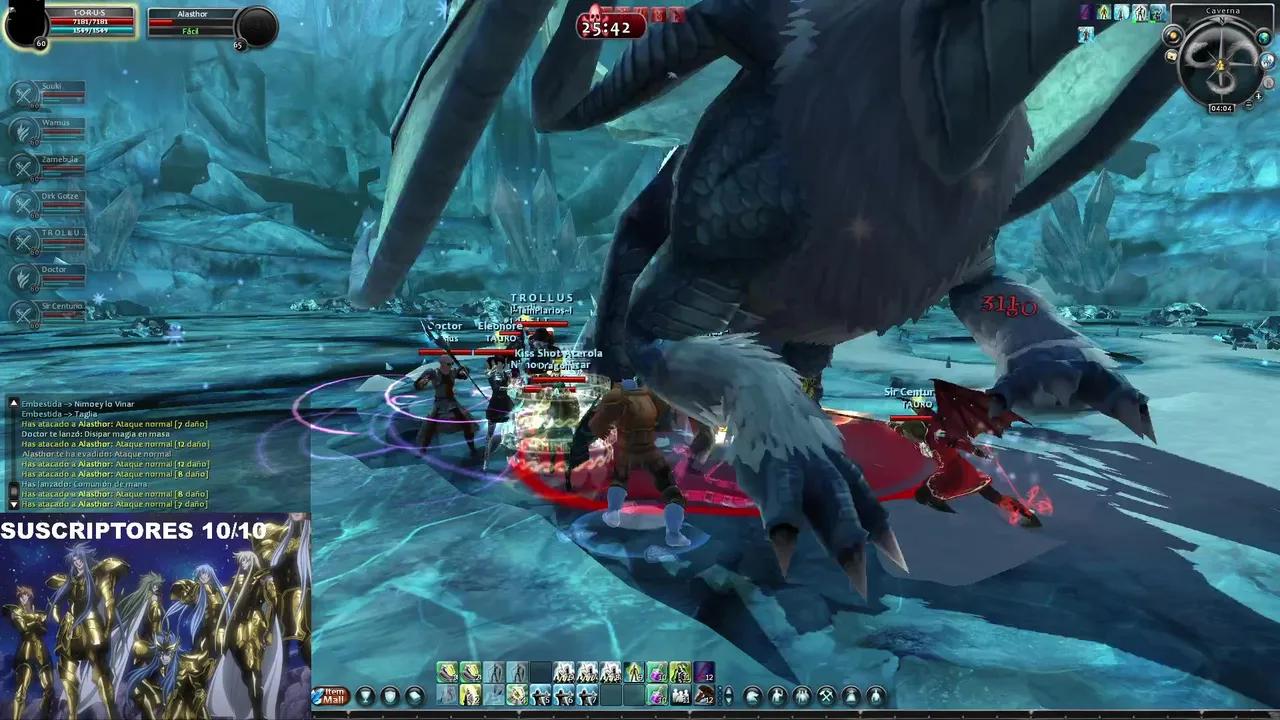Open the mail icon beside the minimap
The width and height of the screenshot is (1280, 720).
tap(1171, 55)
